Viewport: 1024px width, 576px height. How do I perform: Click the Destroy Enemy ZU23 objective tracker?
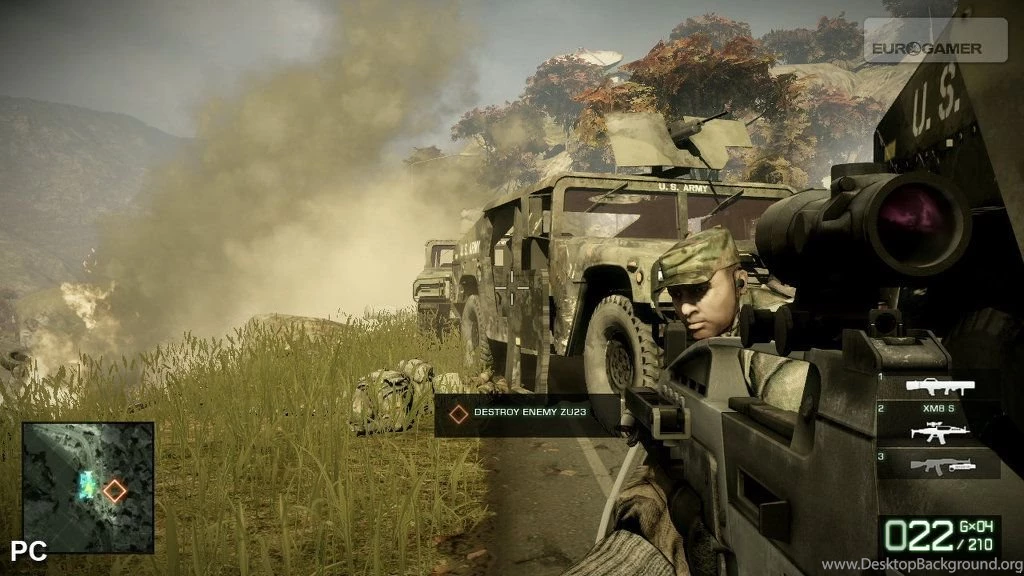527,412
